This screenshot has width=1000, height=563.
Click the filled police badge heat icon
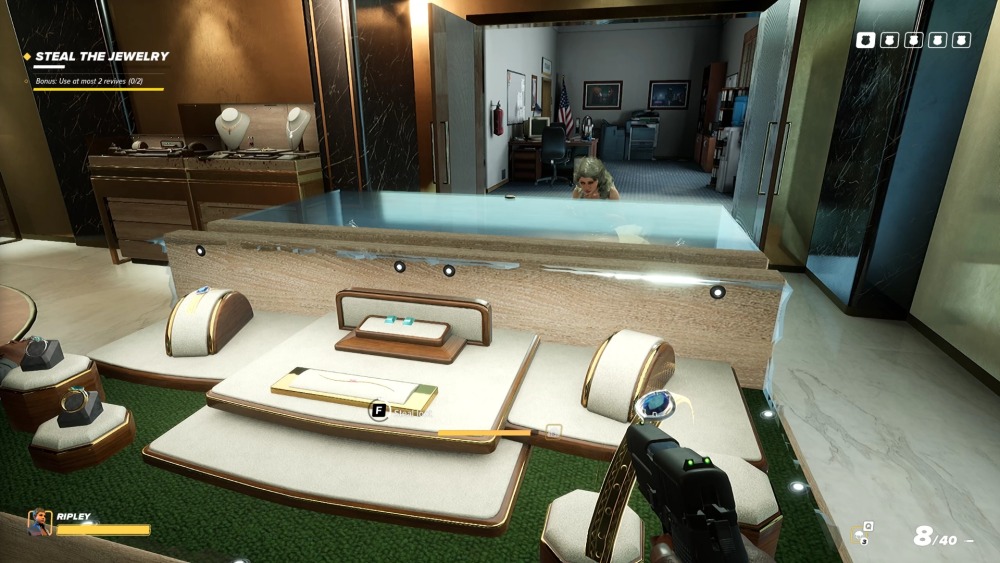[x=865, y=40]
